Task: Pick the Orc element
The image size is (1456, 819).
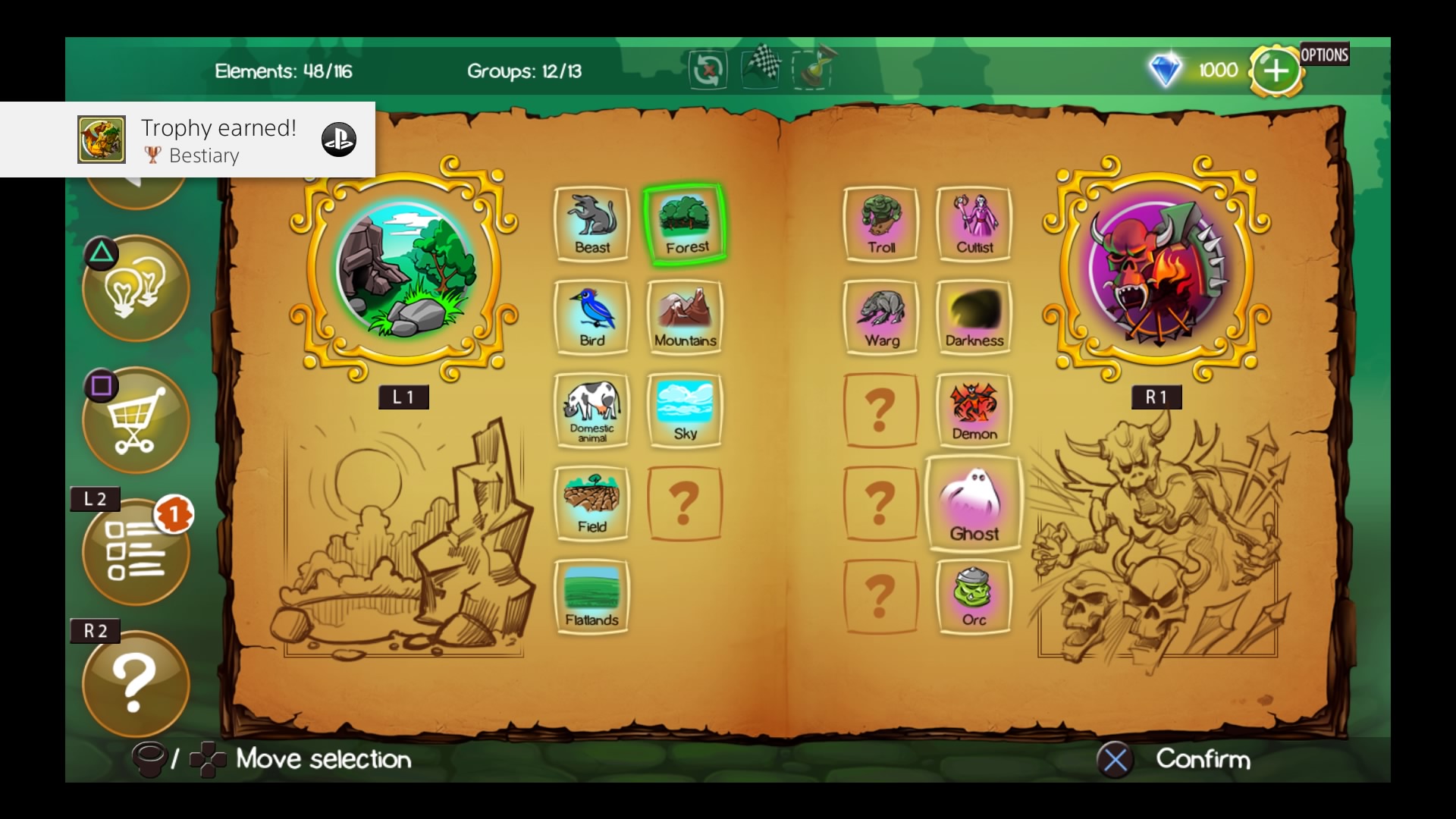Action: (974, 597)
